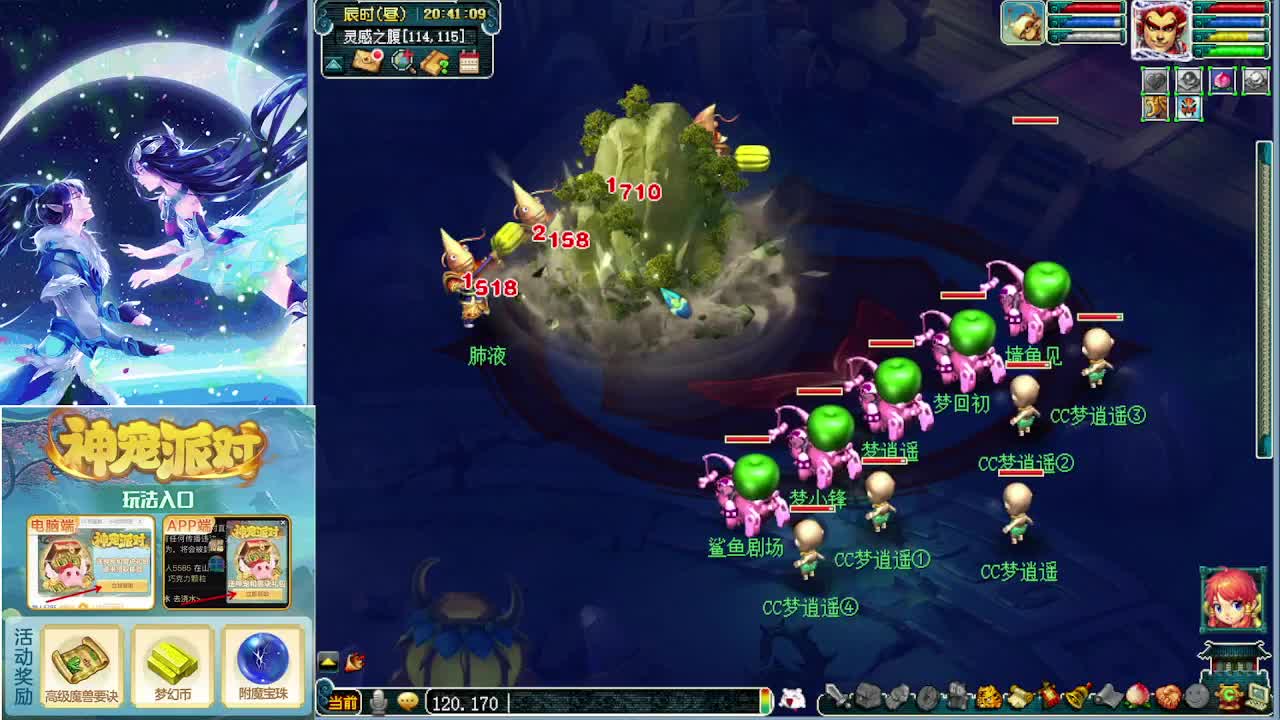Open the activity calendar icon in the top-left panel

[x=470, y=62]
